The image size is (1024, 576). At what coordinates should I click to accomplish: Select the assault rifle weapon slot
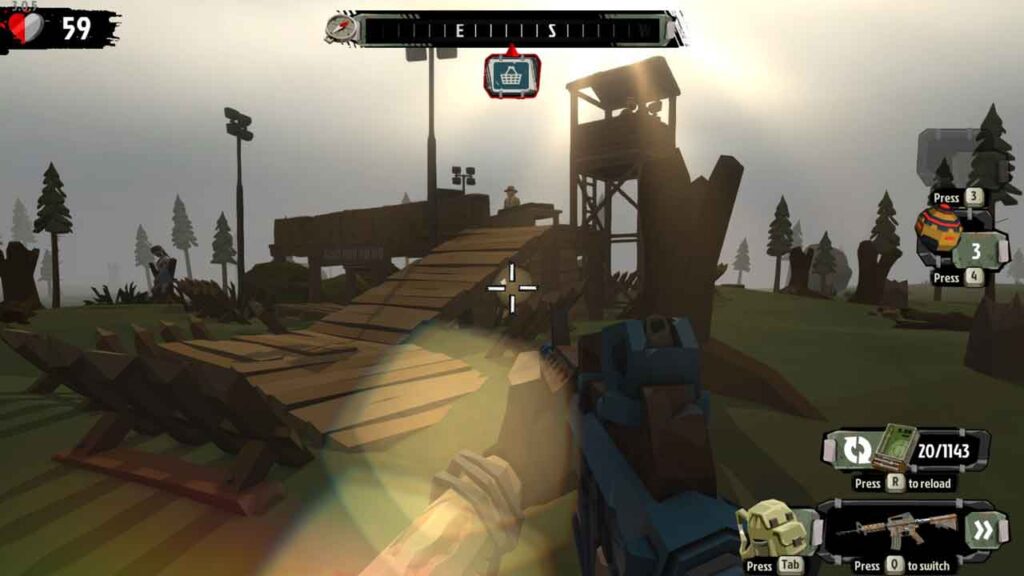click(x=895, y=529)
